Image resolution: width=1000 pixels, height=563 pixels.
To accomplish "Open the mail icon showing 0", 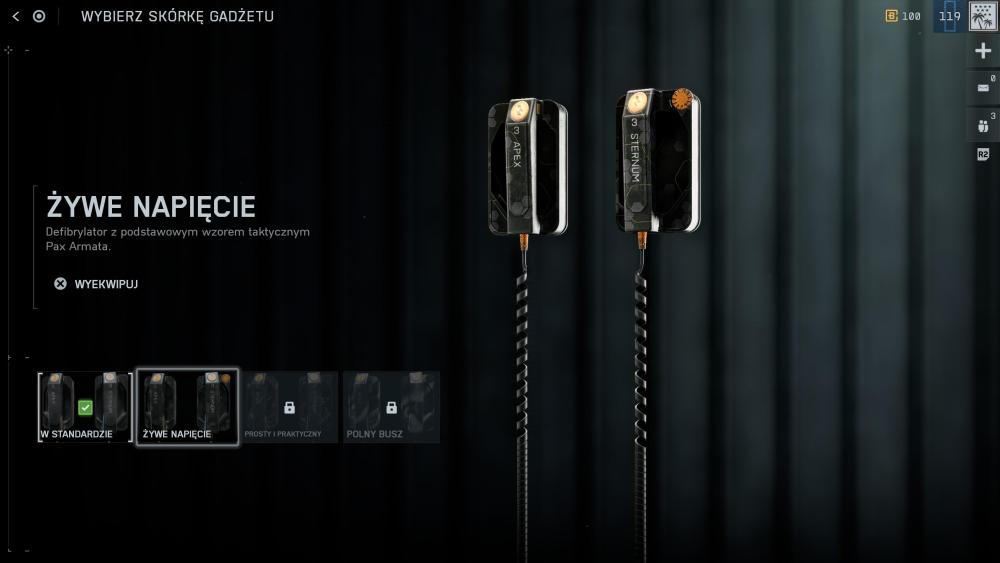I will point(983,87).
